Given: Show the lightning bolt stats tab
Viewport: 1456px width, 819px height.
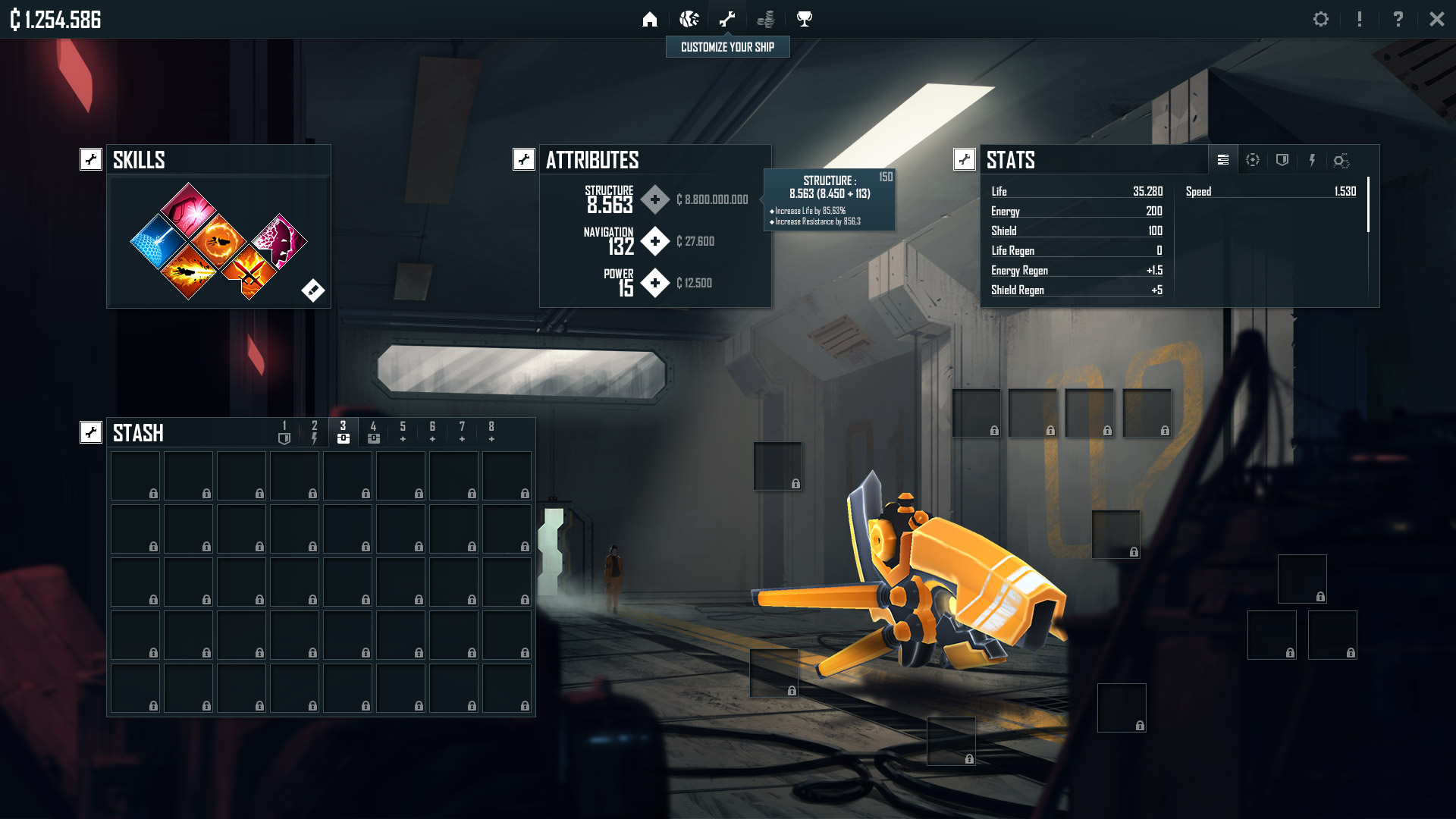Looking at the screenshot, I should click(x=1312, y=160).
